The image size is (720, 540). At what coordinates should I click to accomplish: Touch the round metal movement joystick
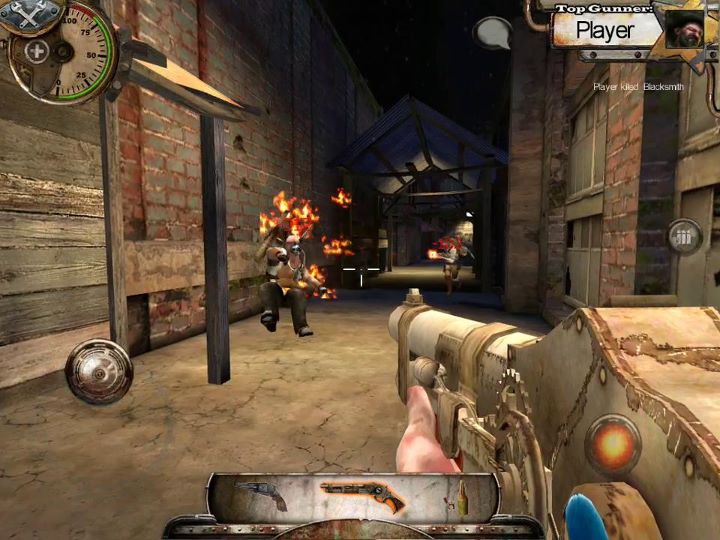pos(99,371)
